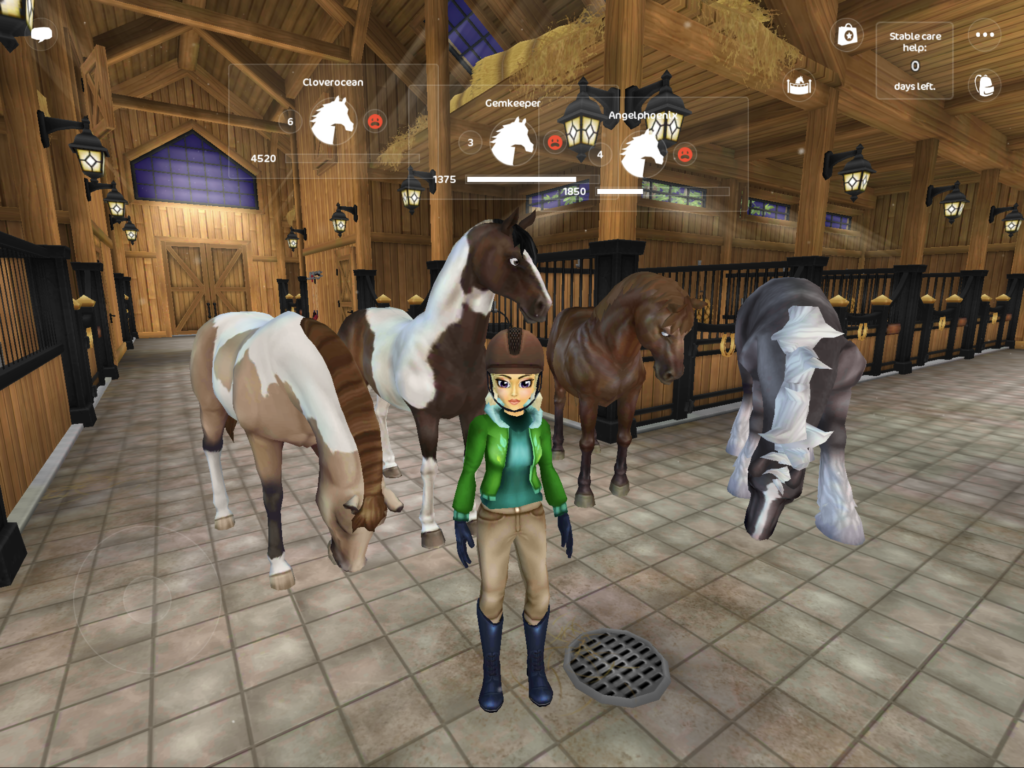Select Angelphoenix's horse head portrait
This screenshot has height=768, width=1024.
[643, 154]
